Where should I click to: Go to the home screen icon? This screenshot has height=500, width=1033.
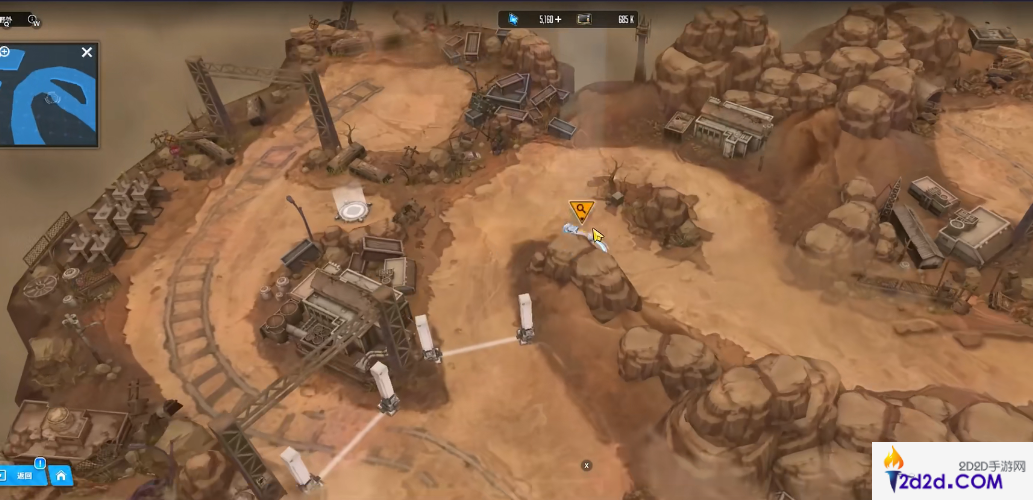point(61,476)
